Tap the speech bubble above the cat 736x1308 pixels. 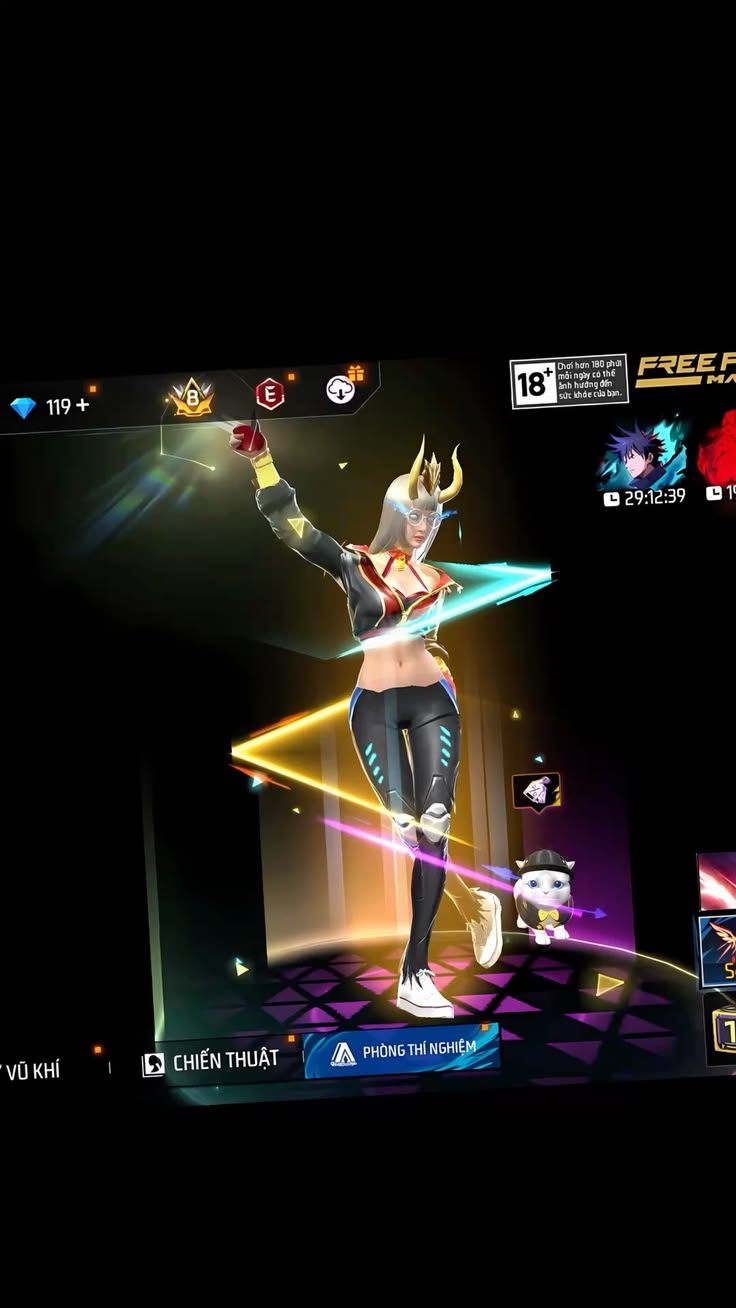point(536,790)
